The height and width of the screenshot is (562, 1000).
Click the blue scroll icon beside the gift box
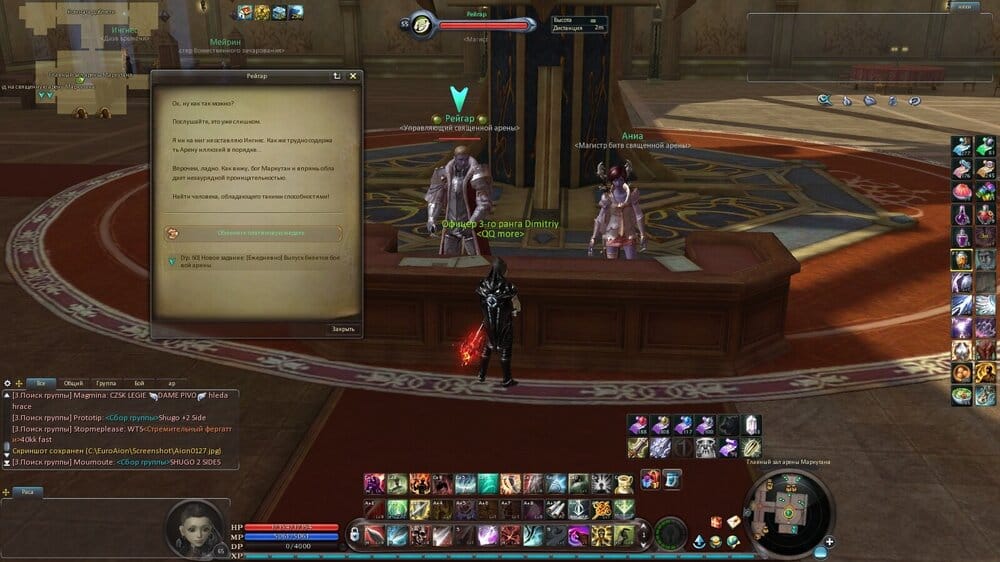tap(671, 479)
